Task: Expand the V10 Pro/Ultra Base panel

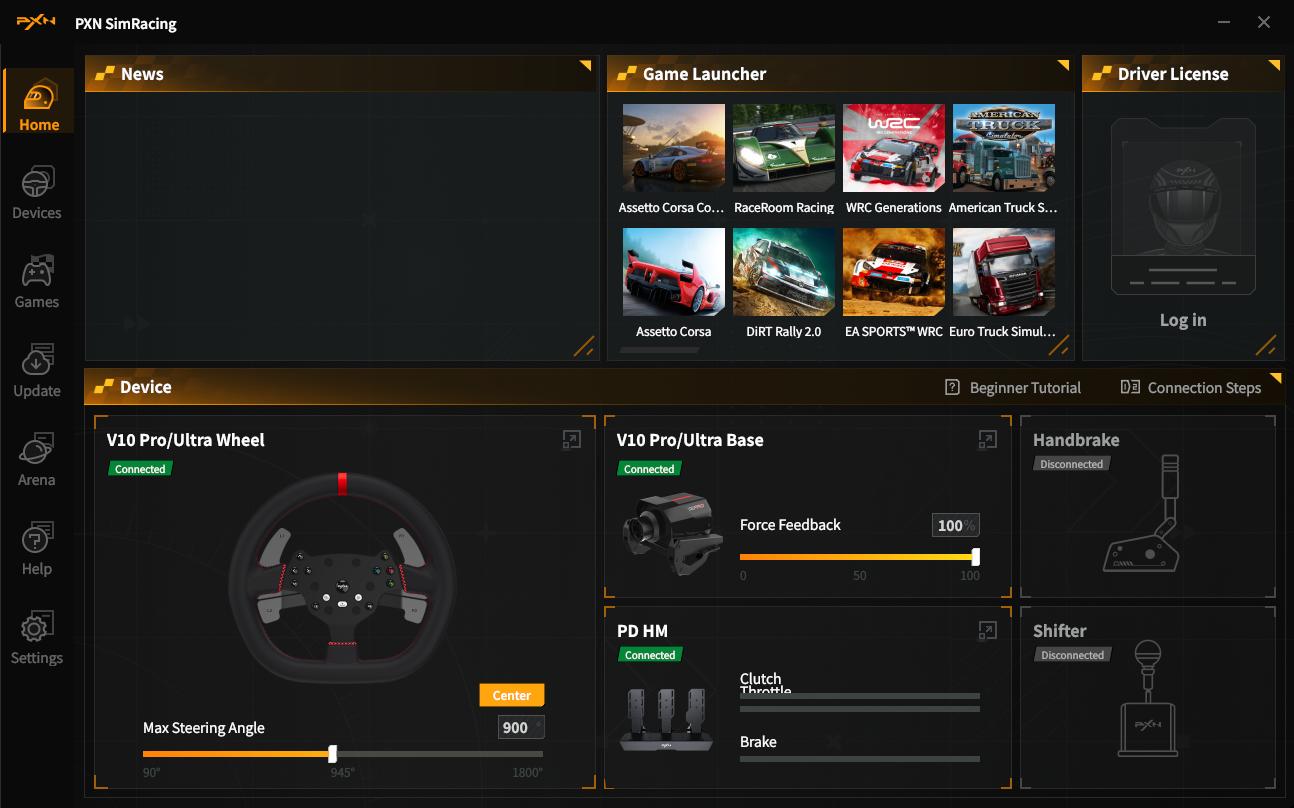Action: click(987, 440)
